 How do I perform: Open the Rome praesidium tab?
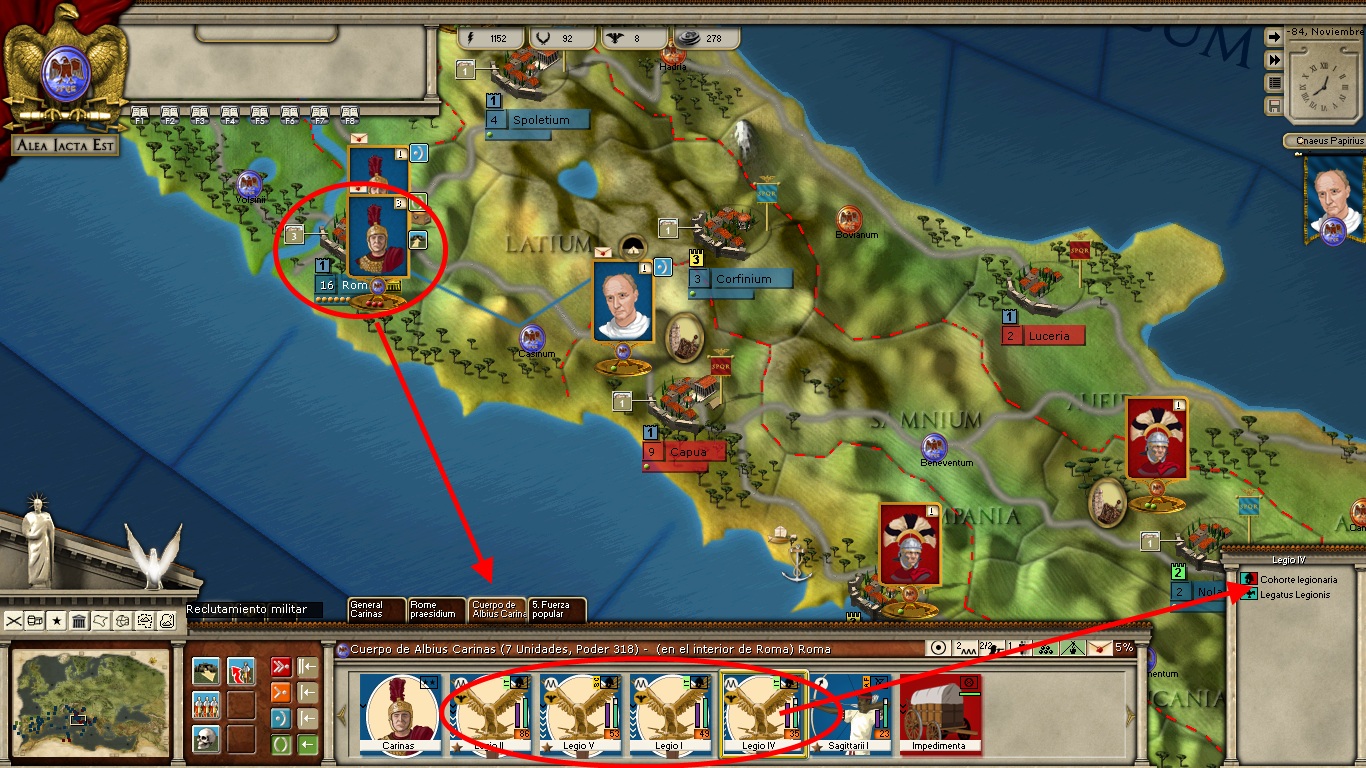[437, 609]
